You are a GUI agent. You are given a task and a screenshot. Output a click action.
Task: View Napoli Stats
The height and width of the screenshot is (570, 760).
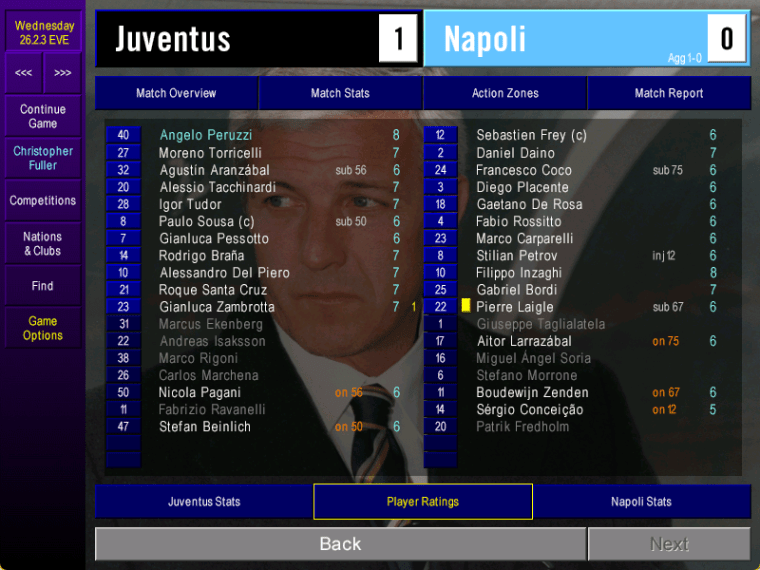click(x=641, y=502)
